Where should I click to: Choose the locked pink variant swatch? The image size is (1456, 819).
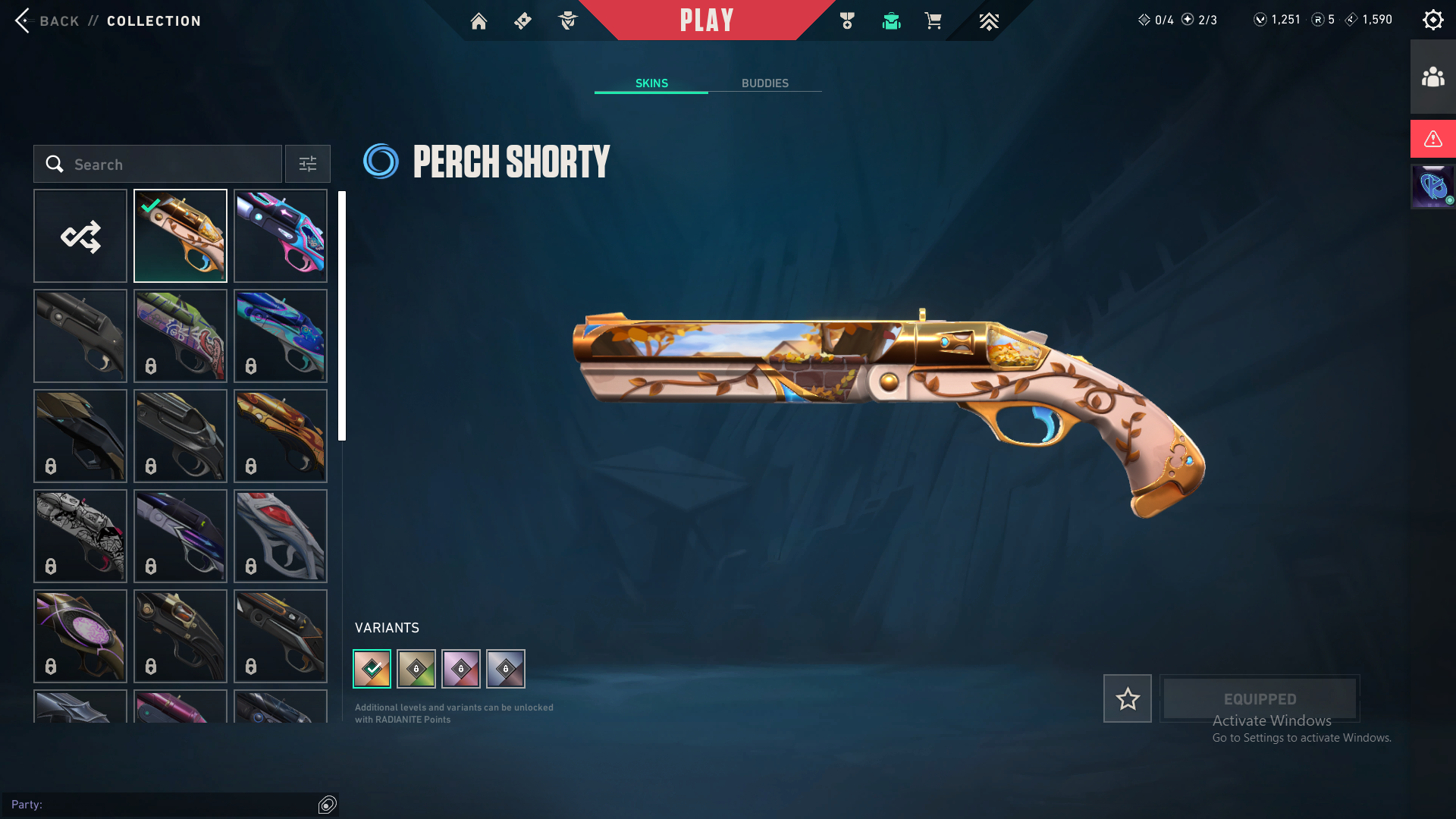pos(461,669)
